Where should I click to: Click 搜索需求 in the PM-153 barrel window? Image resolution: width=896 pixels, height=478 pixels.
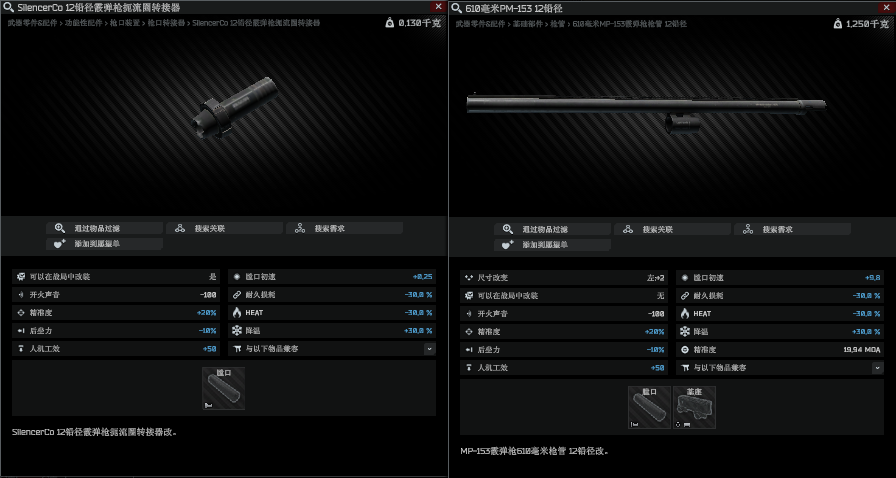point(792,229)
